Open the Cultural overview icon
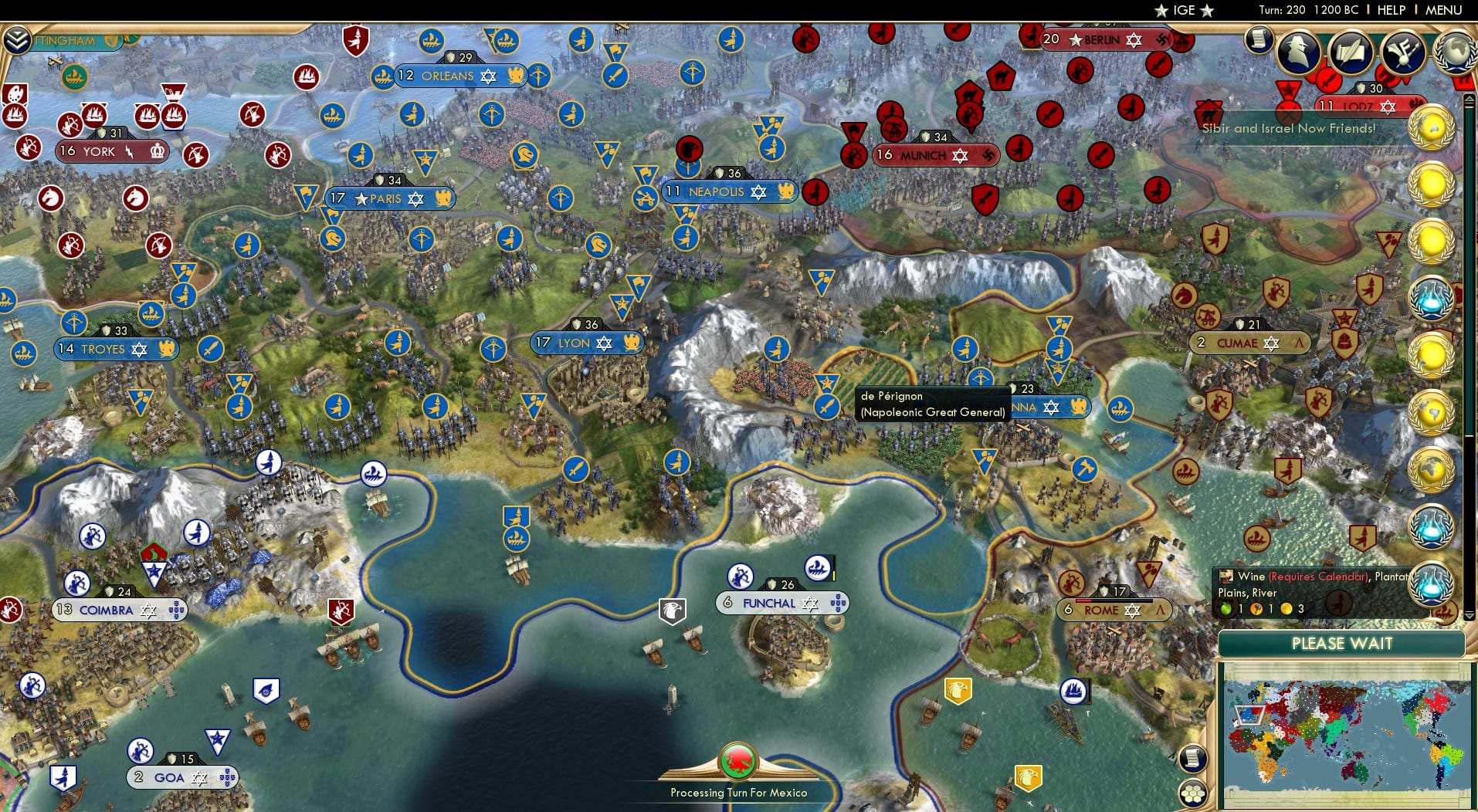This screenshot has width=1478, height=812. [1404, 52]
